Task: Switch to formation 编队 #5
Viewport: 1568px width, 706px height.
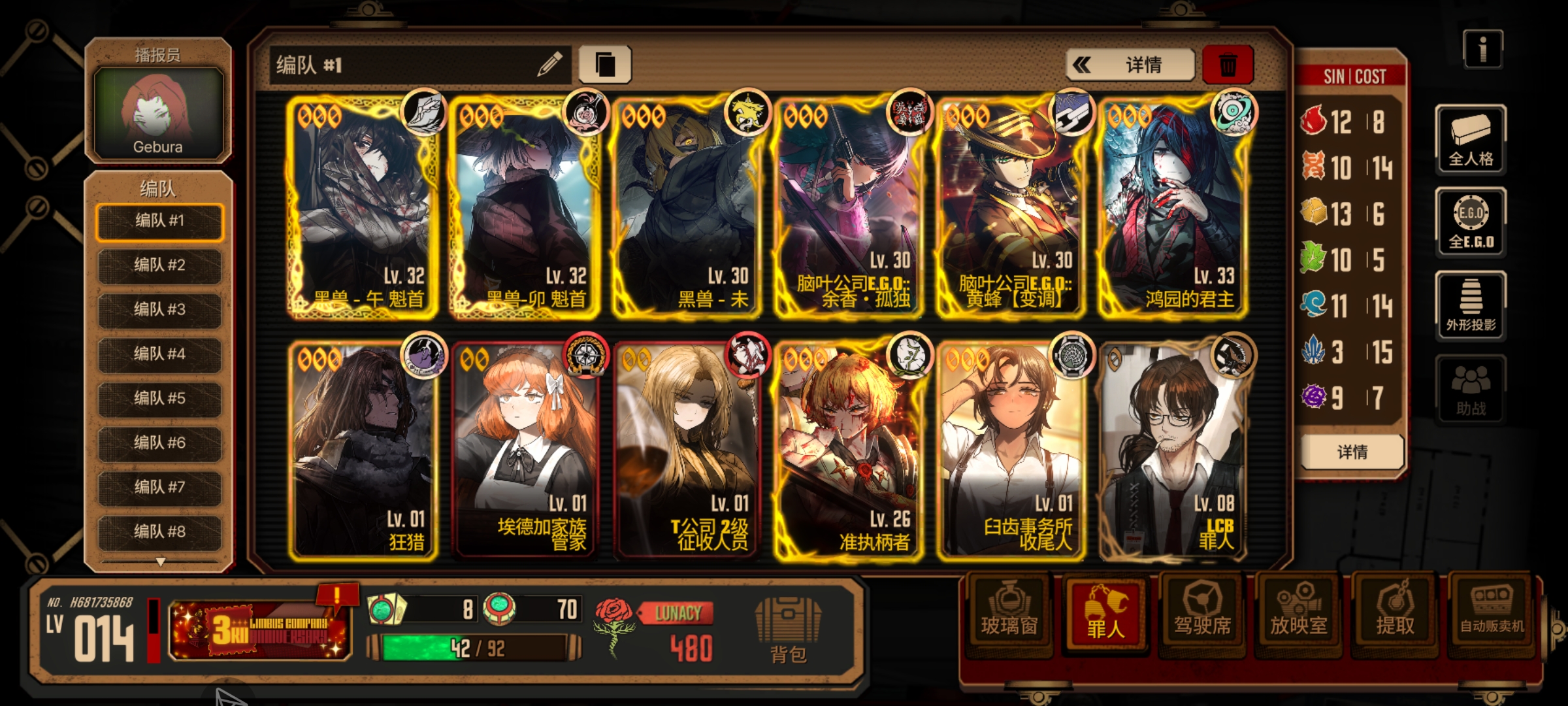Action: 159,398
